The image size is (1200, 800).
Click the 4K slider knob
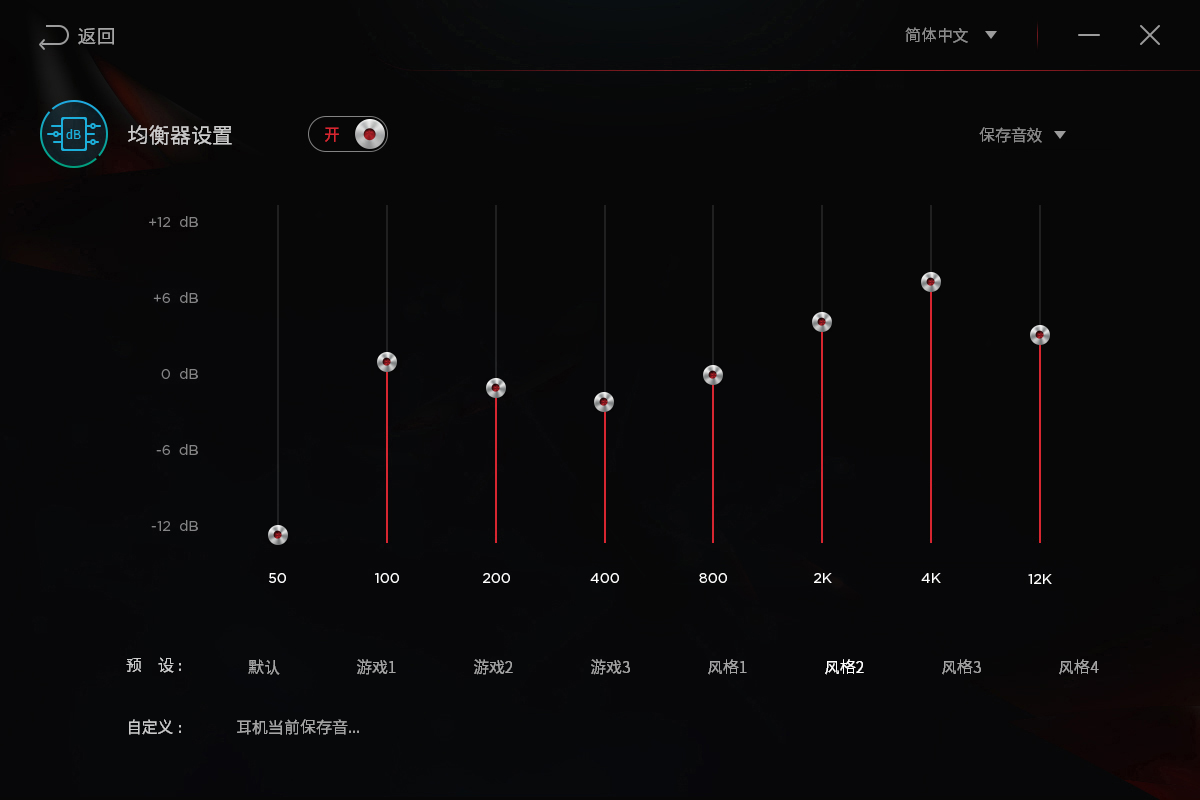(931, 282)
